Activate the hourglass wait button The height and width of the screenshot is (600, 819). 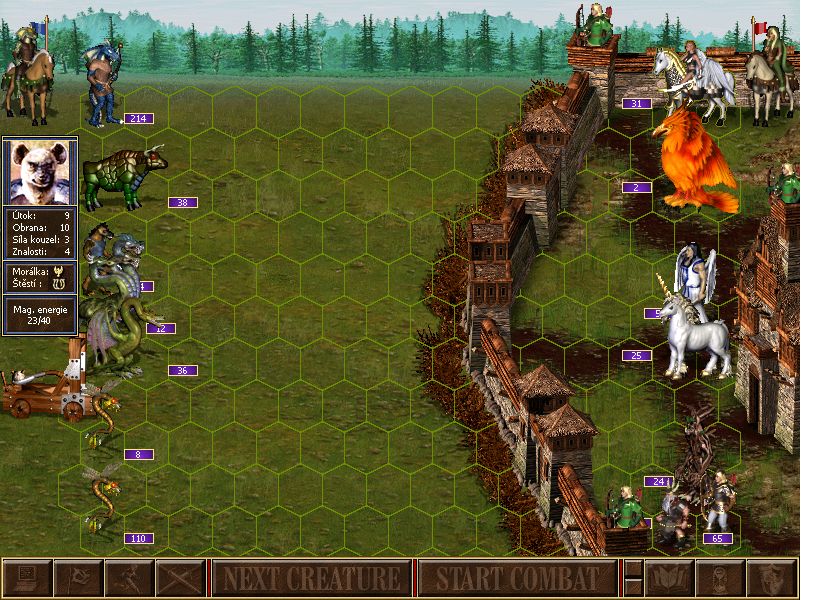click(x=719, y=578)
